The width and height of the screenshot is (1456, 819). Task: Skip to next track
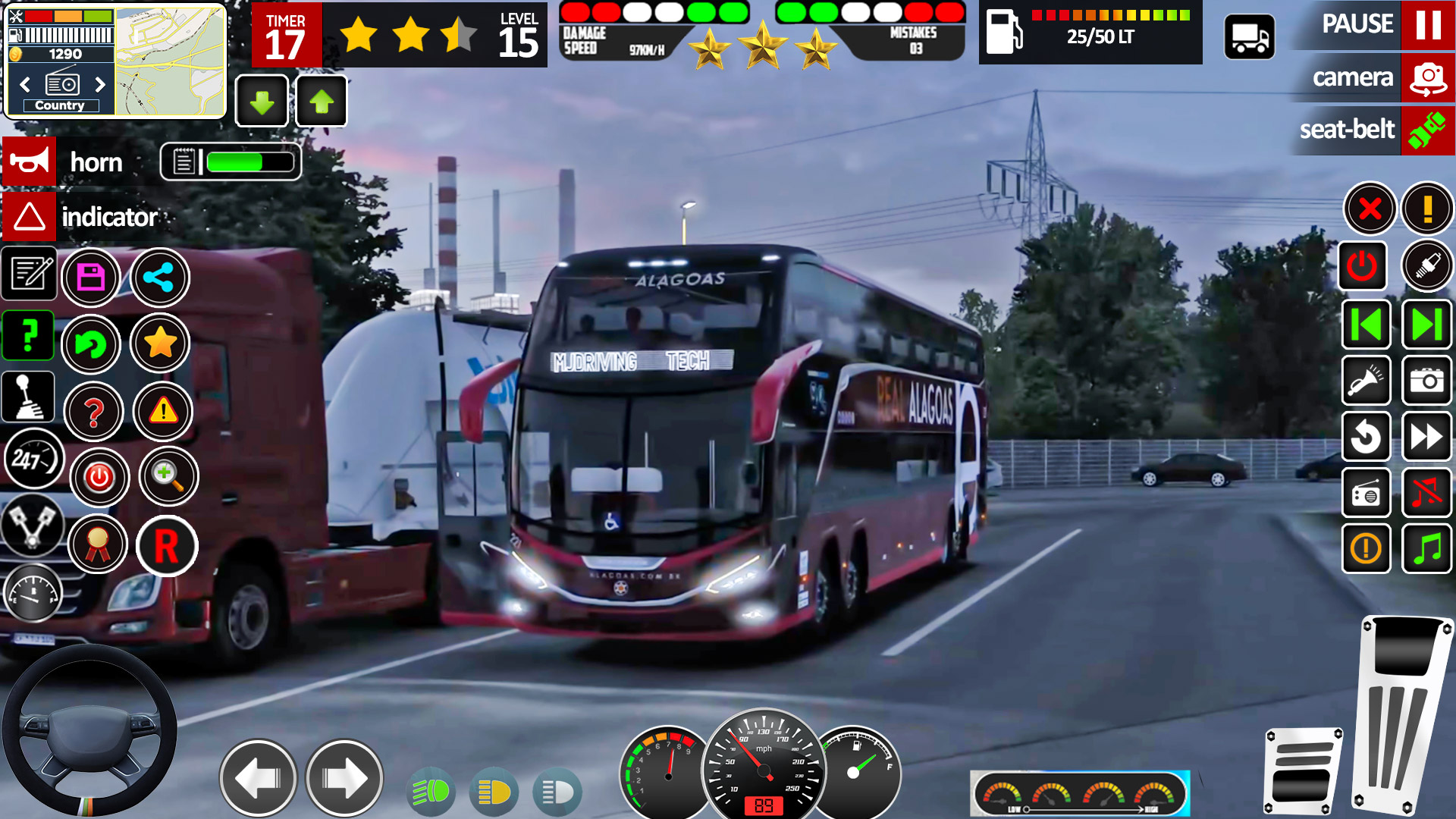(x=1426, y=325)
